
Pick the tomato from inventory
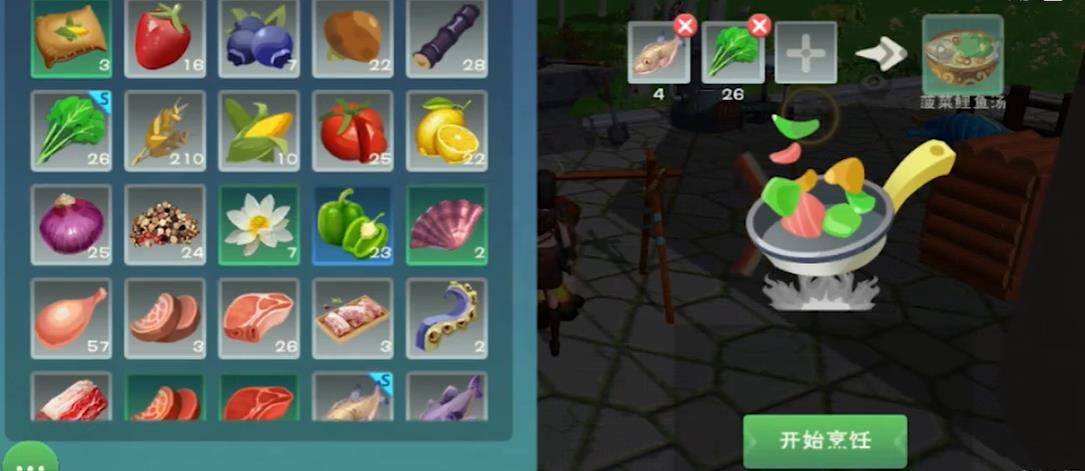[352, 130]
